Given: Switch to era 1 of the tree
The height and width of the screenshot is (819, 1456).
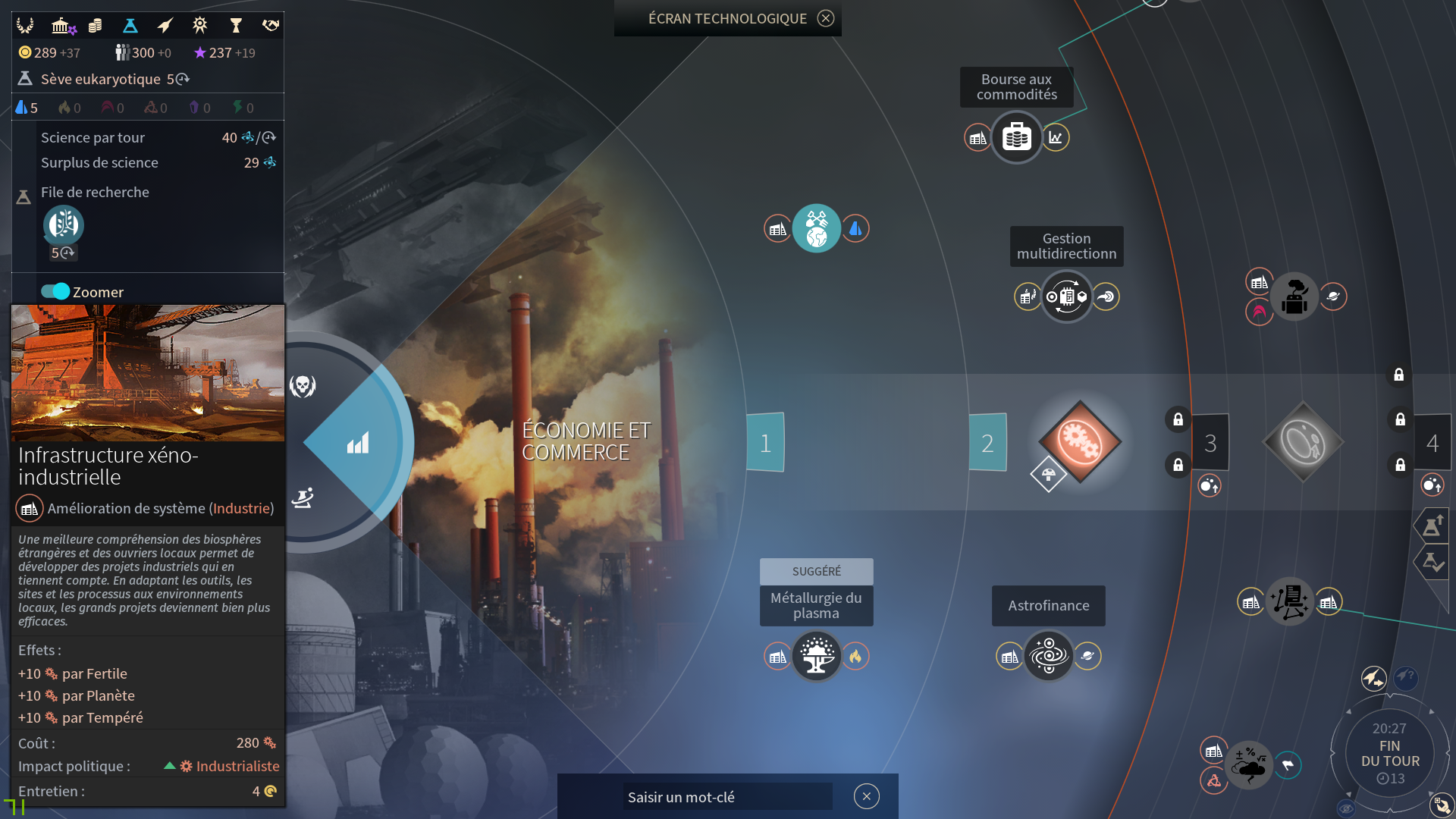Looking at the screenshot, I should (765, 443).
